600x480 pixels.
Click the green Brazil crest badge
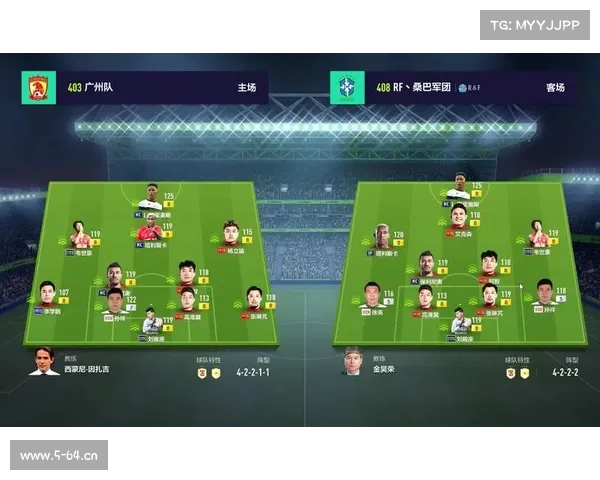tap(348, 88)
